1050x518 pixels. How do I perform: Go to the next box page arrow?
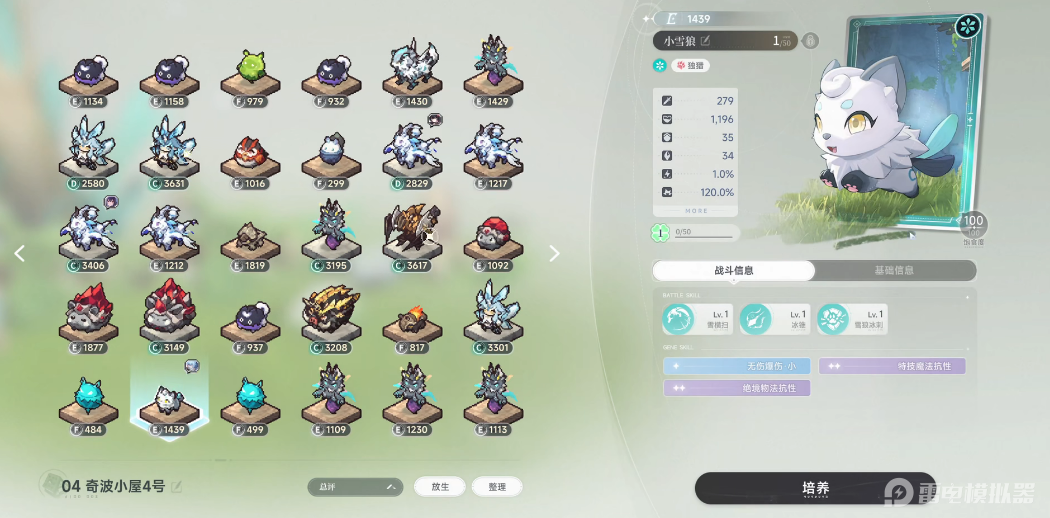point(554,254)
